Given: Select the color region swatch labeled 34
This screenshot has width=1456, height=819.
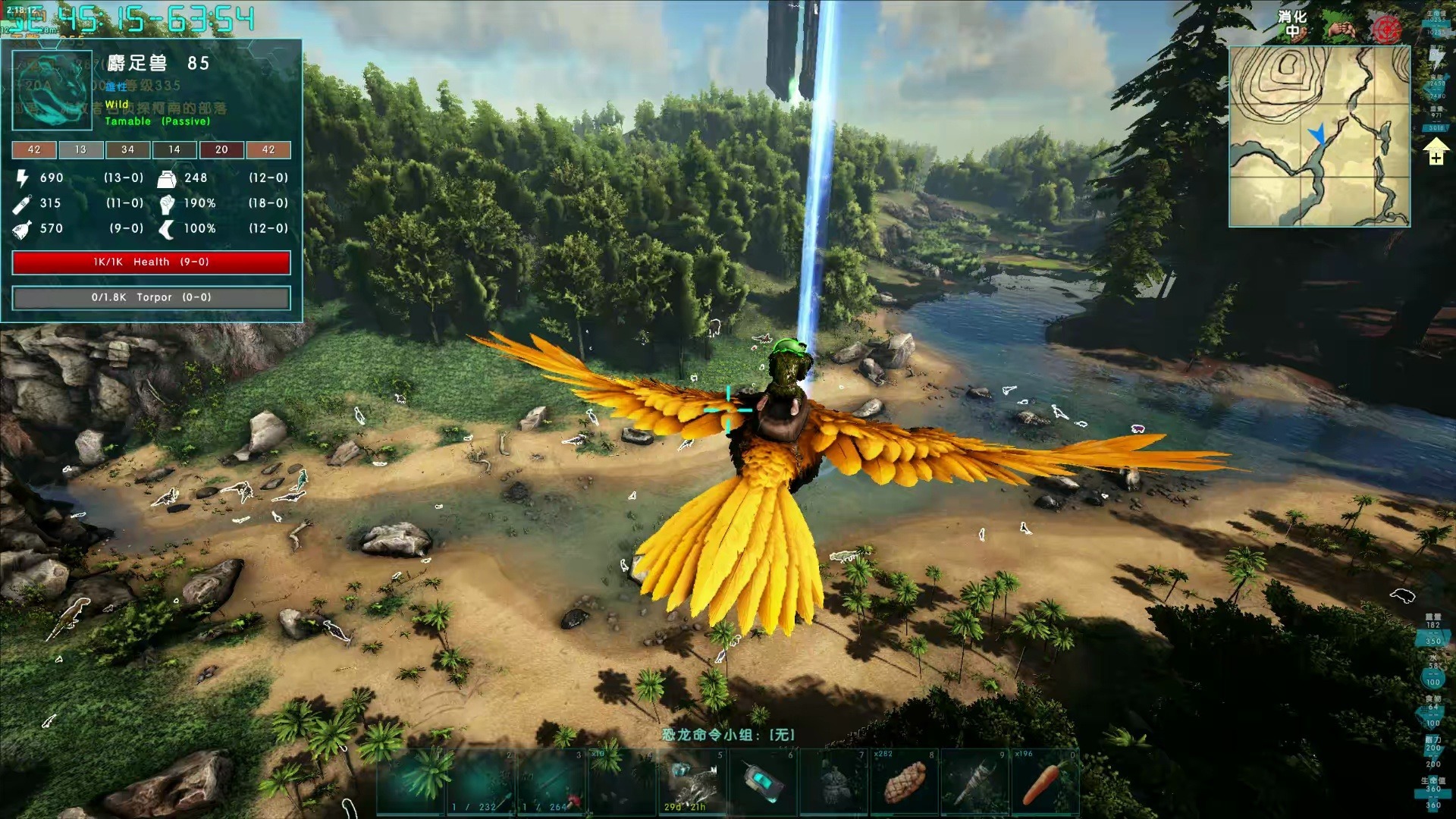Looking at the screenshot, I should (x=127, y=149).
